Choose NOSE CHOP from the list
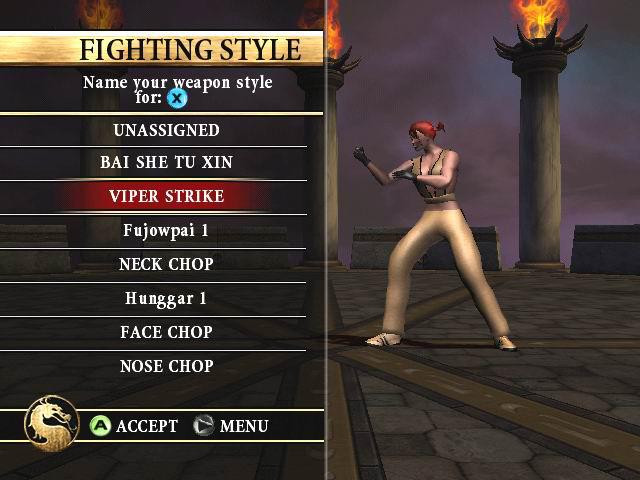Screen dimensions: 640x480 click(x=166, y=366)
